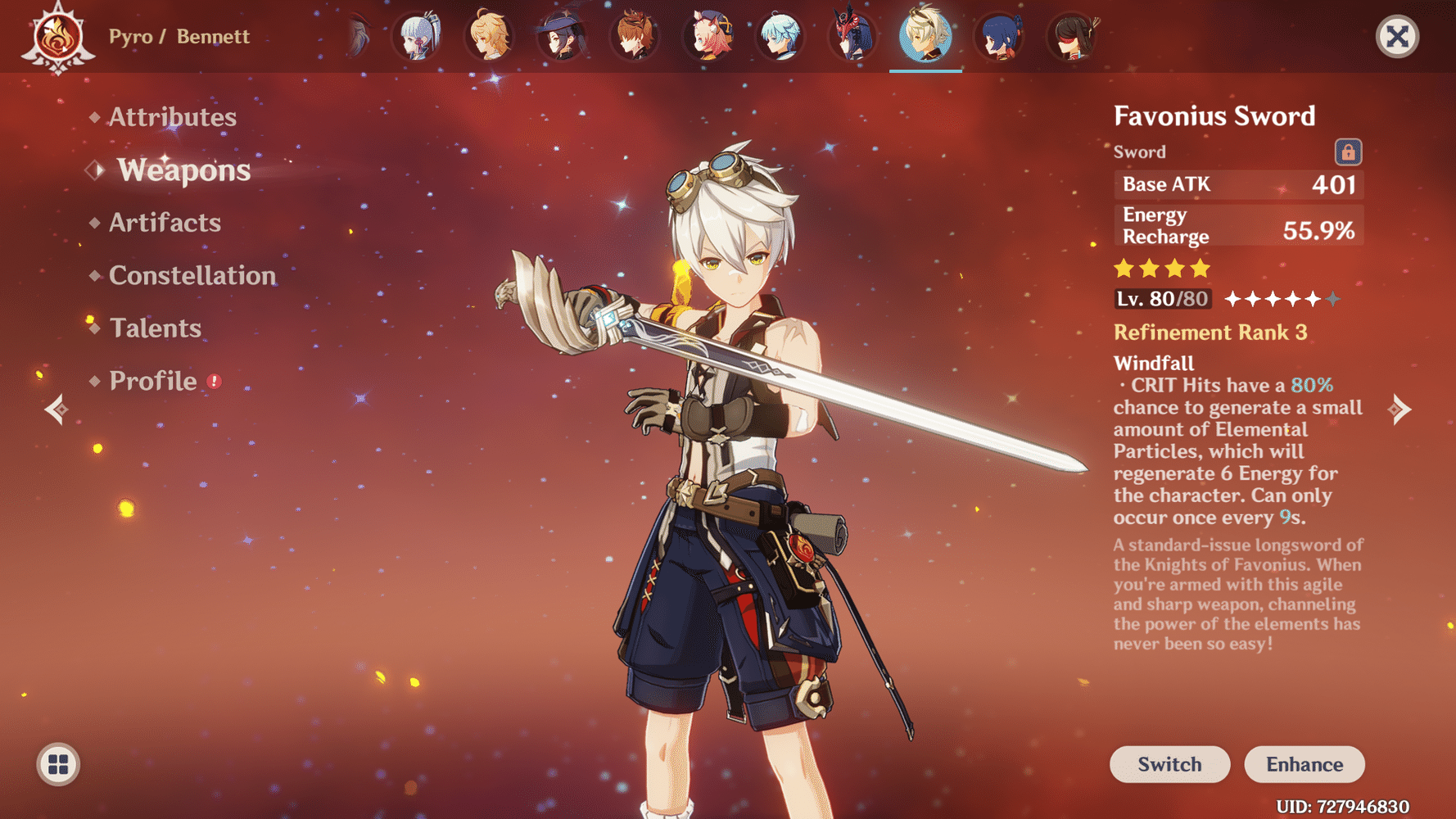Click the Switch weapon button
Viewport: 1456px width, 819px height.
[1169, 764]
